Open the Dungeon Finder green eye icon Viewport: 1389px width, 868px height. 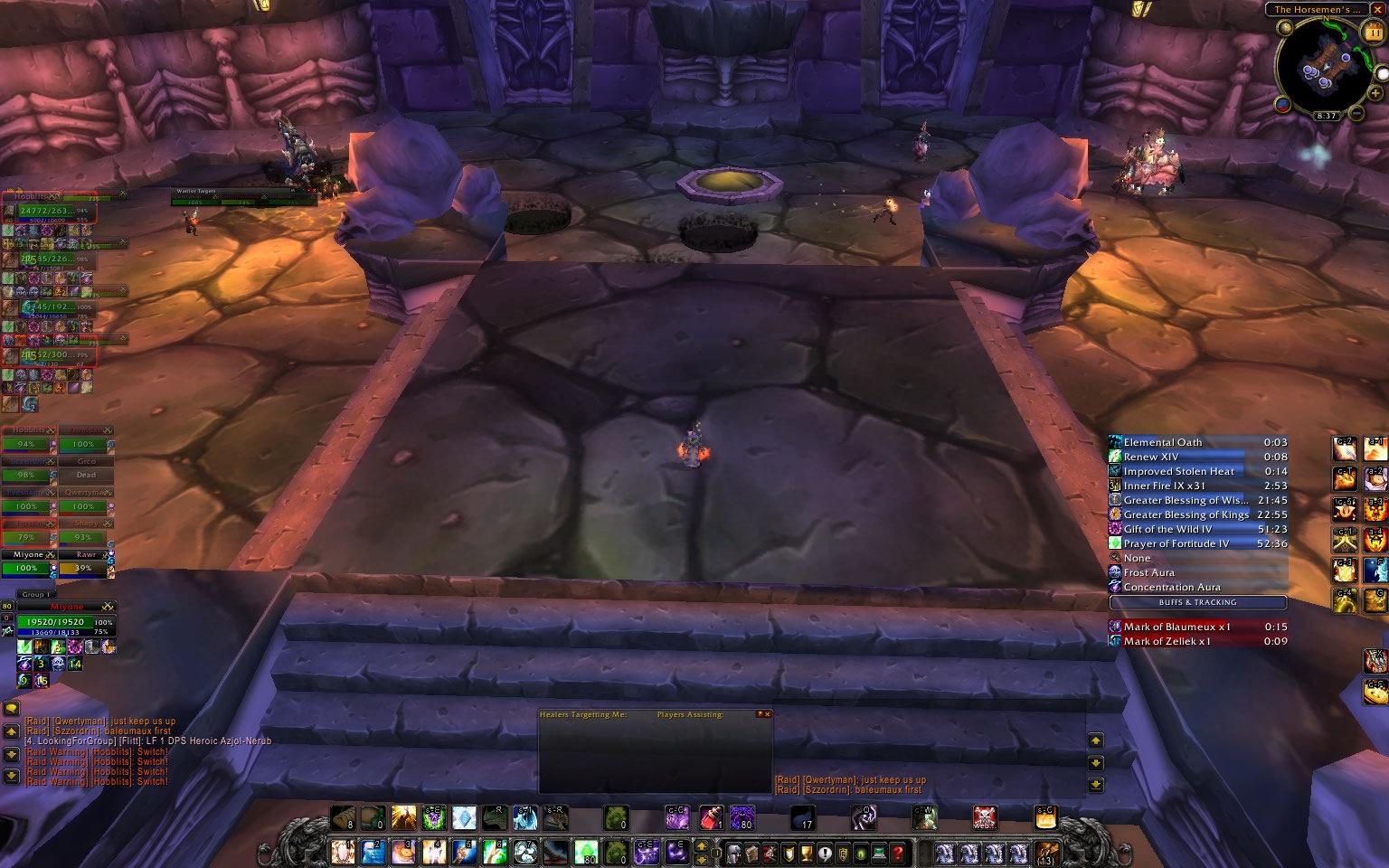pyautogui.click(x=860, y=853)
